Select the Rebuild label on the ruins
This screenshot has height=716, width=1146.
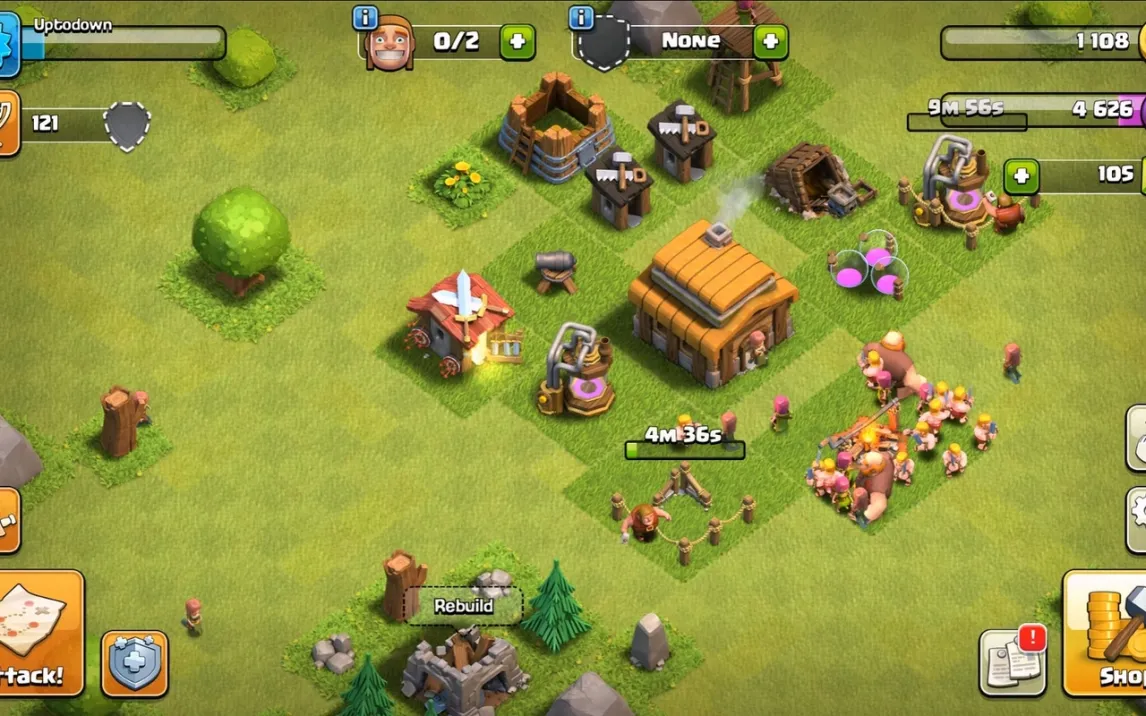click(x=463, y=606)
